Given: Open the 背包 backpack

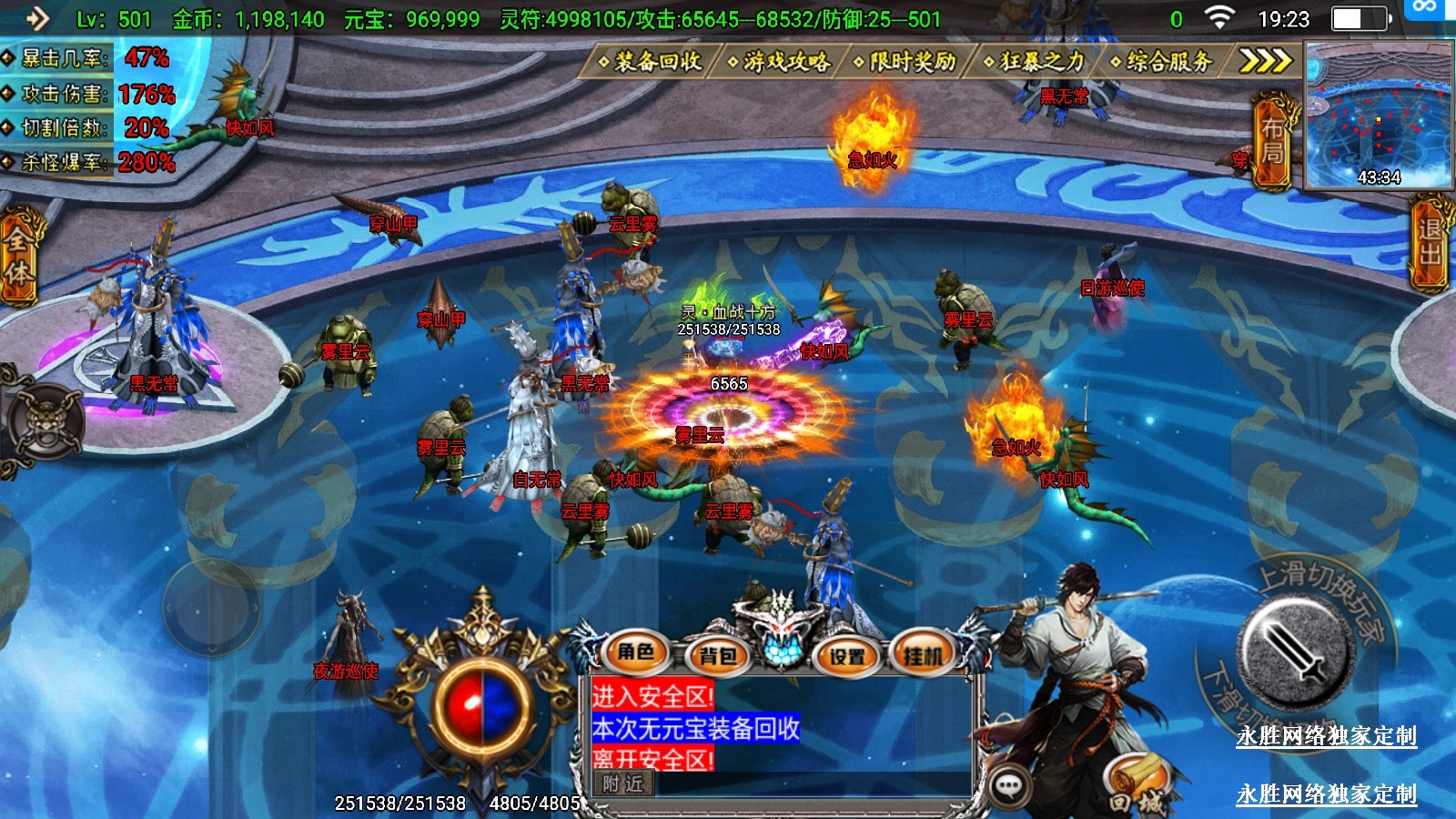Looking at the screenshot, I should point(717,654).
